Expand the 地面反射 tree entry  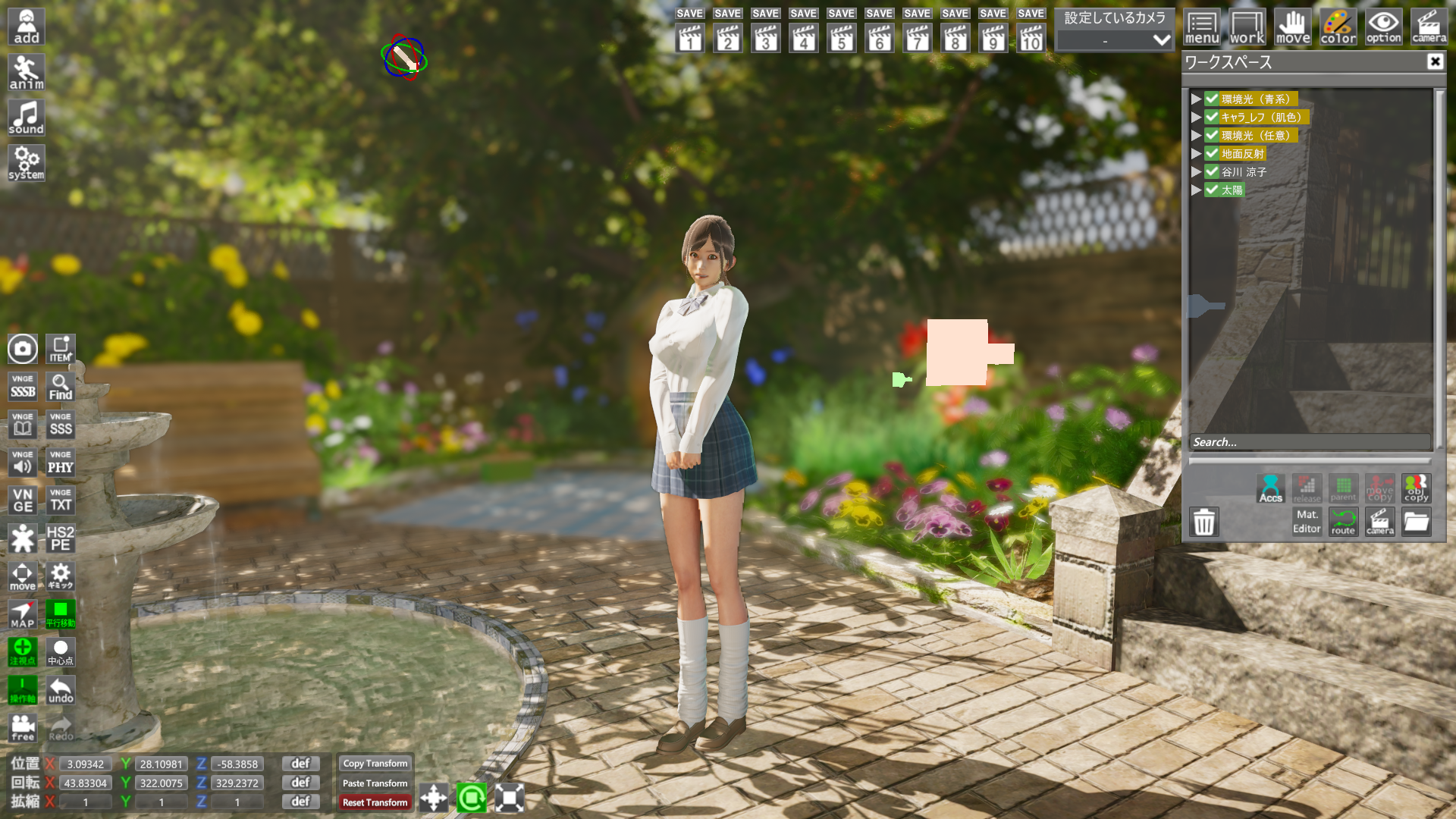1196,154
